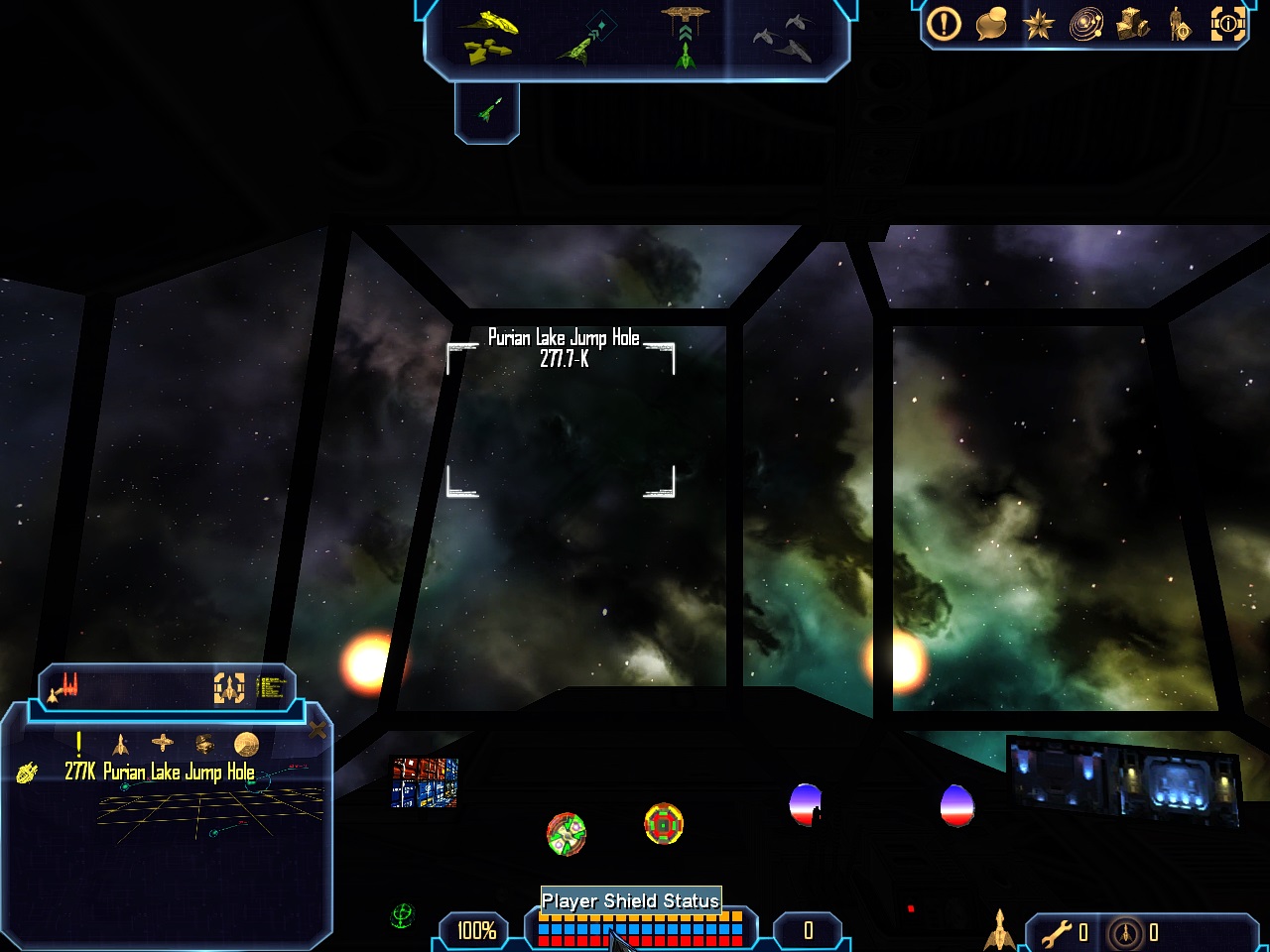
Task: Filter contacts by the cross-shaped station icon
Action: [x=163, y=743]
